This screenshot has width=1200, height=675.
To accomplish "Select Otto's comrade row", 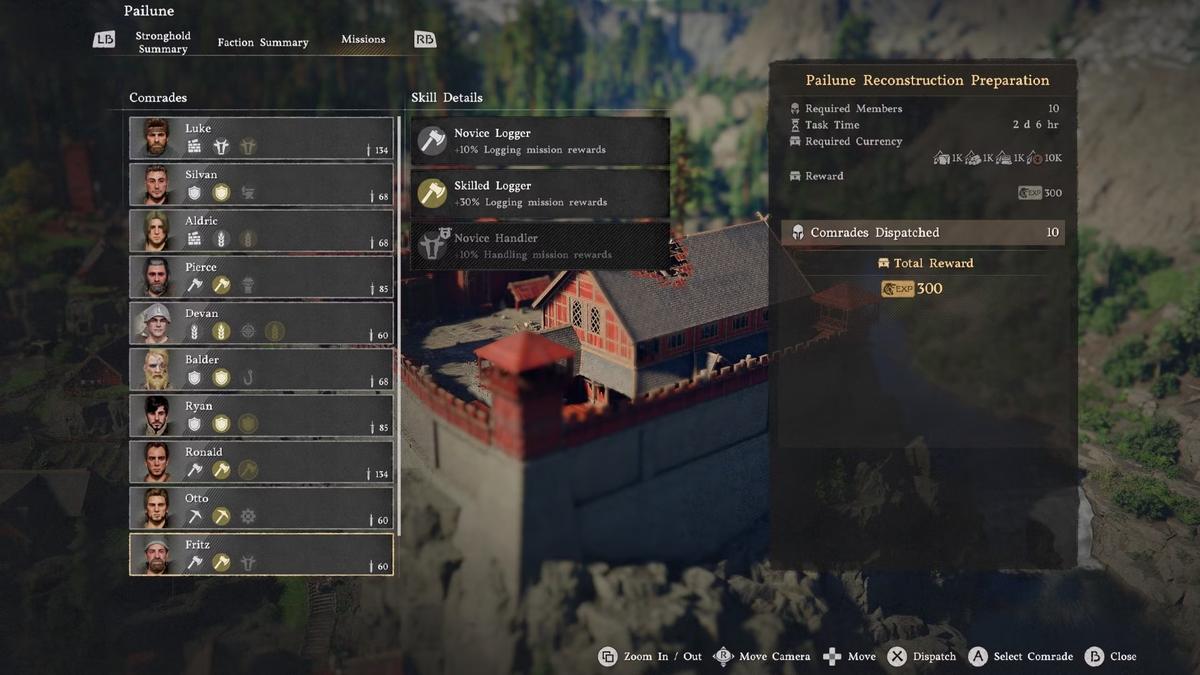I will (261, 508).
